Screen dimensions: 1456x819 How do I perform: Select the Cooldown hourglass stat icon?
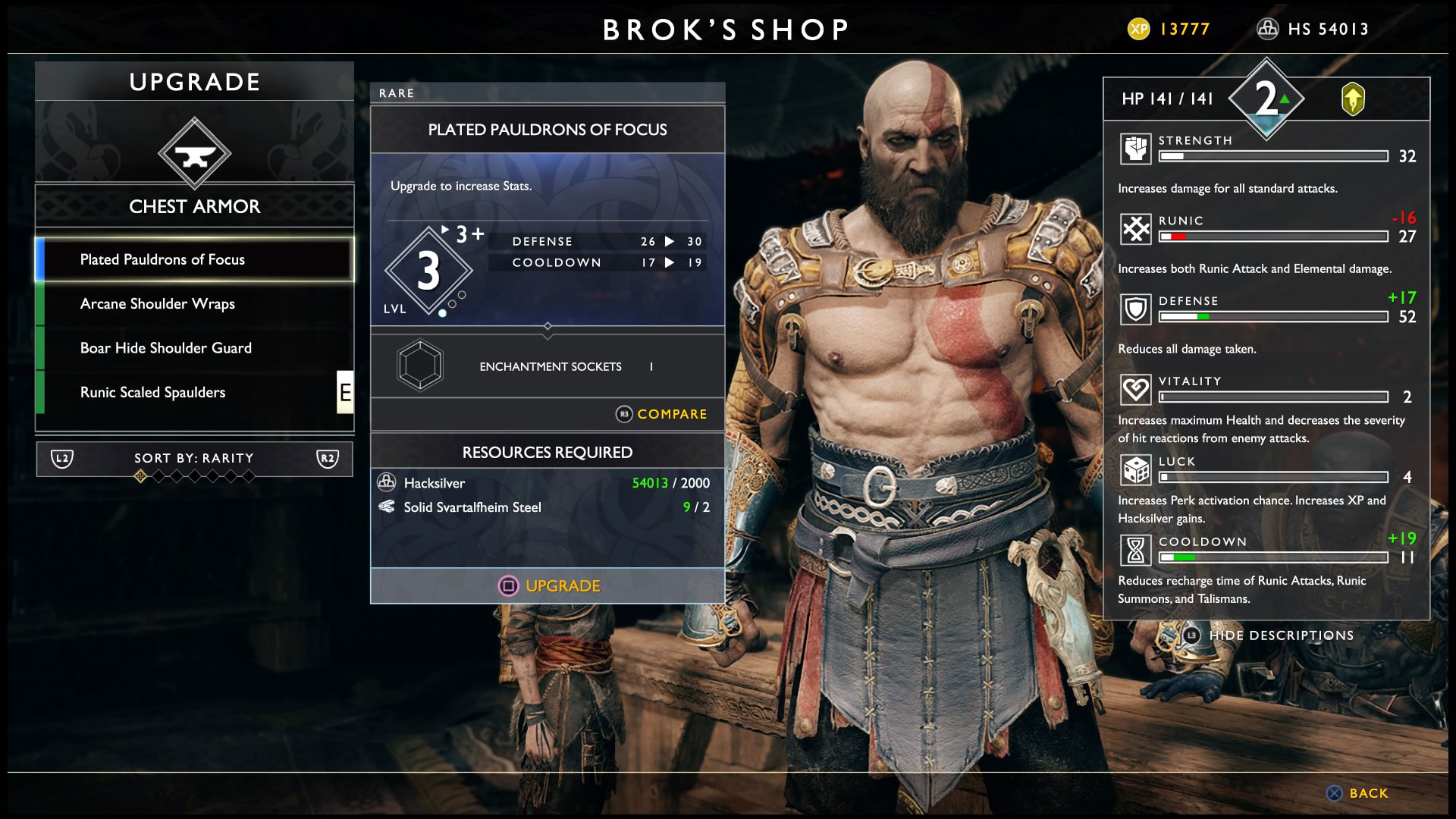(x=1135, y=551)
